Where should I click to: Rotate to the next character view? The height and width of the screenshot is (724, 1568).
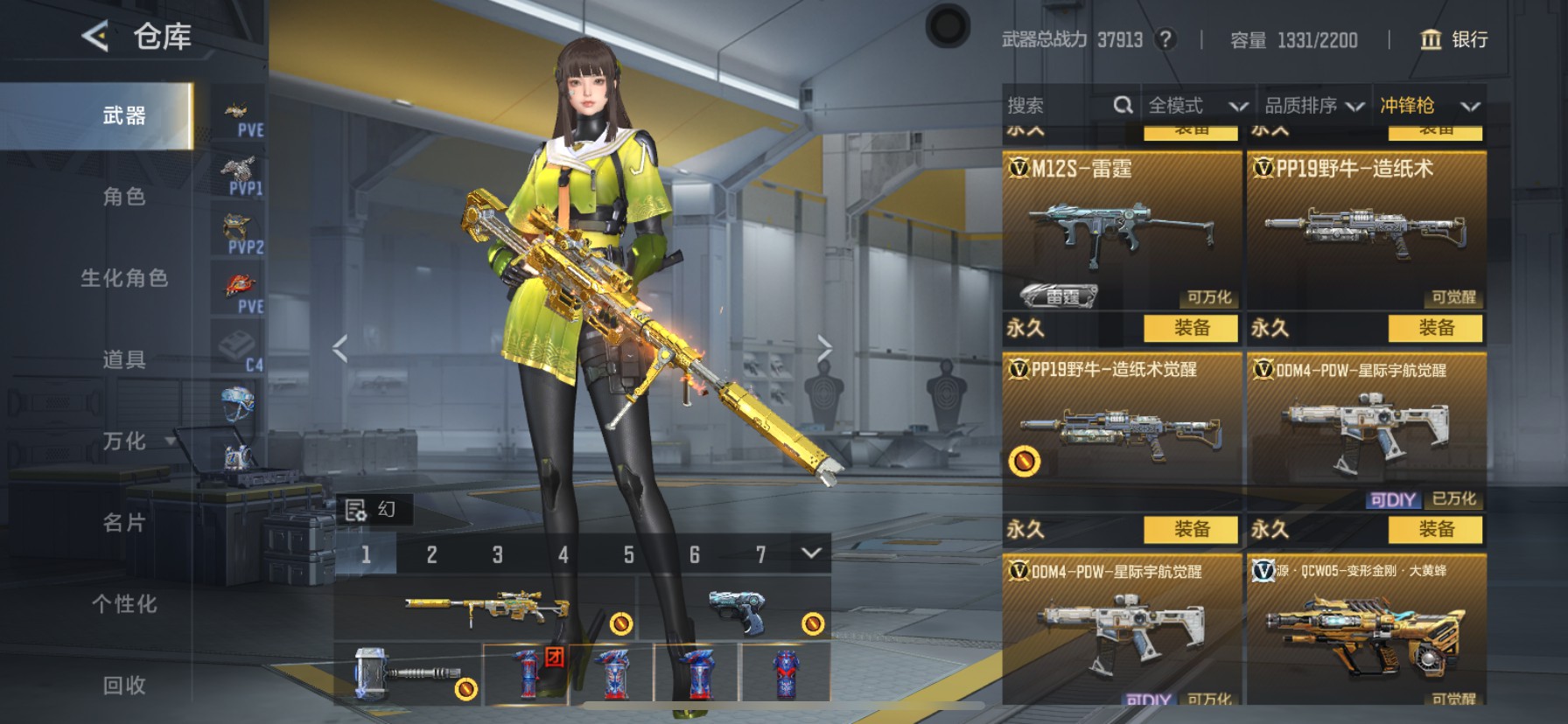824,348
